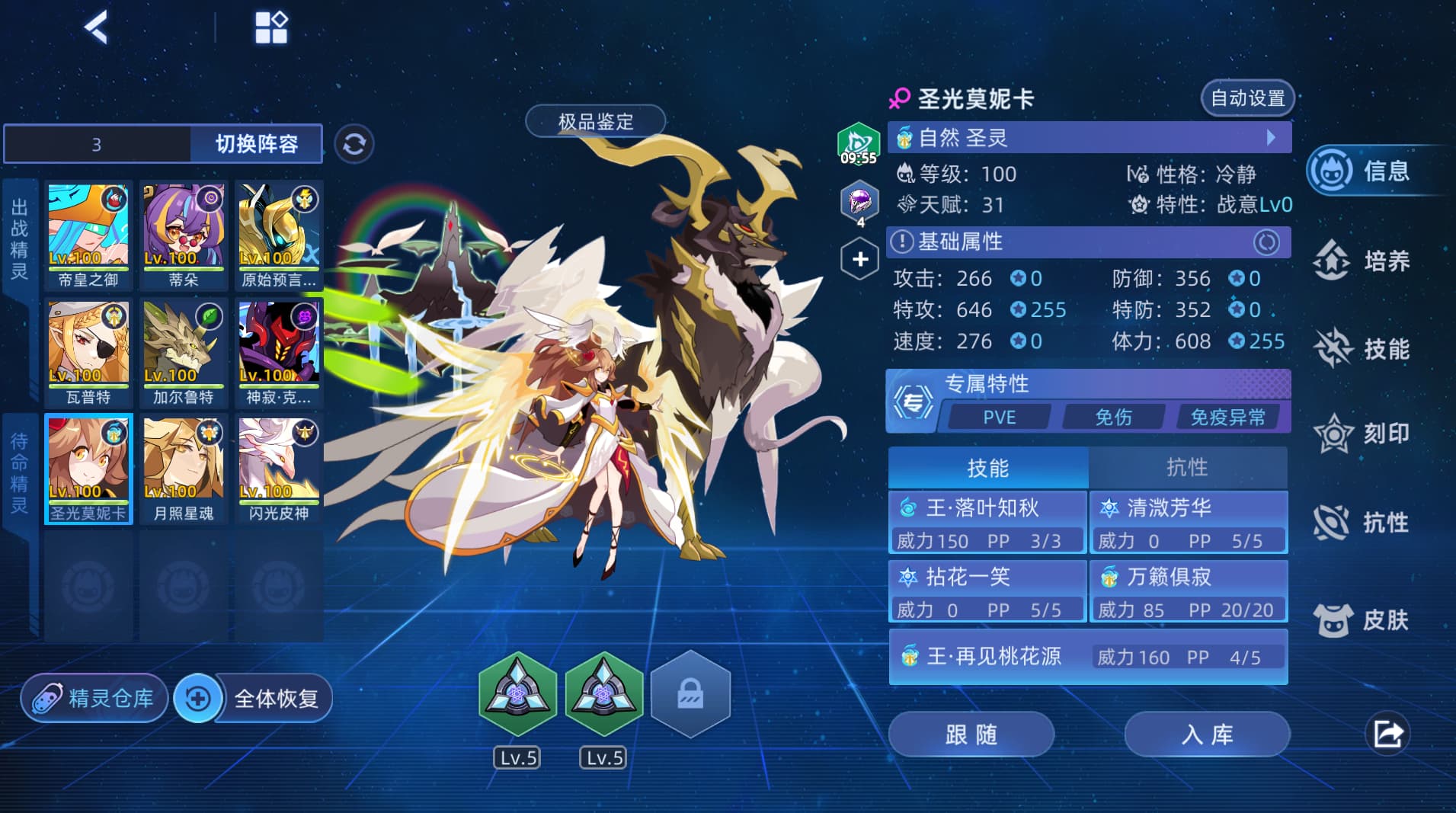Click the 跟随 follow button
Viewport: 1456px width, 813px height.
(x=971, y=735)
